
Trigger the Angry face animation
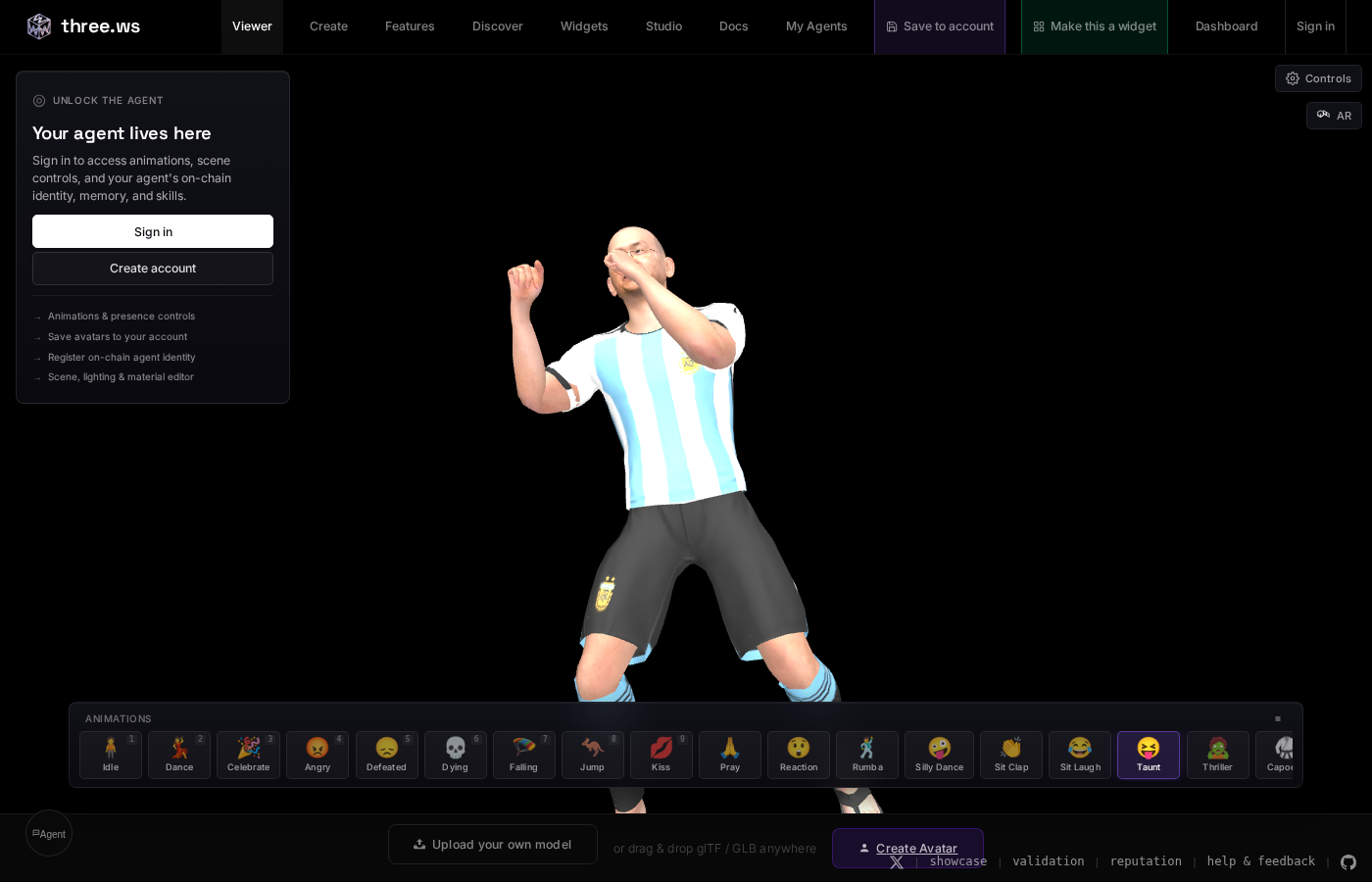click(318, 755)
